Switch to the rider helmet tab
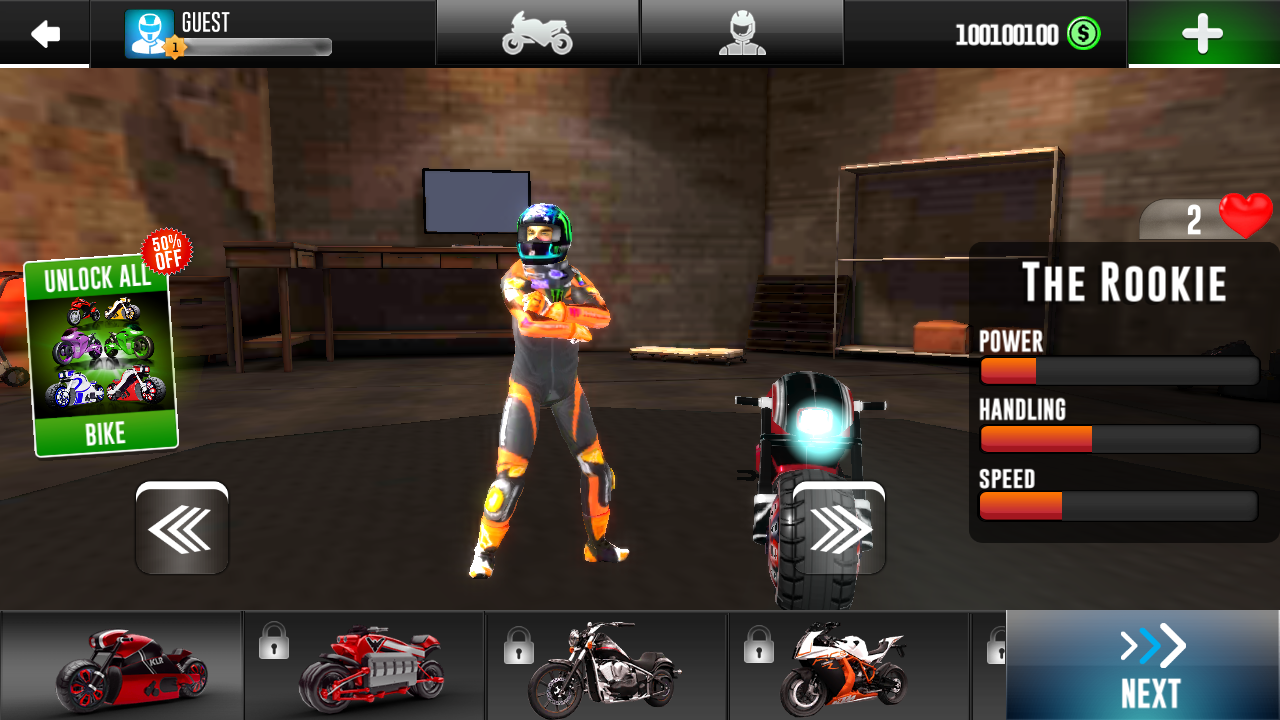 pos(742,34)
